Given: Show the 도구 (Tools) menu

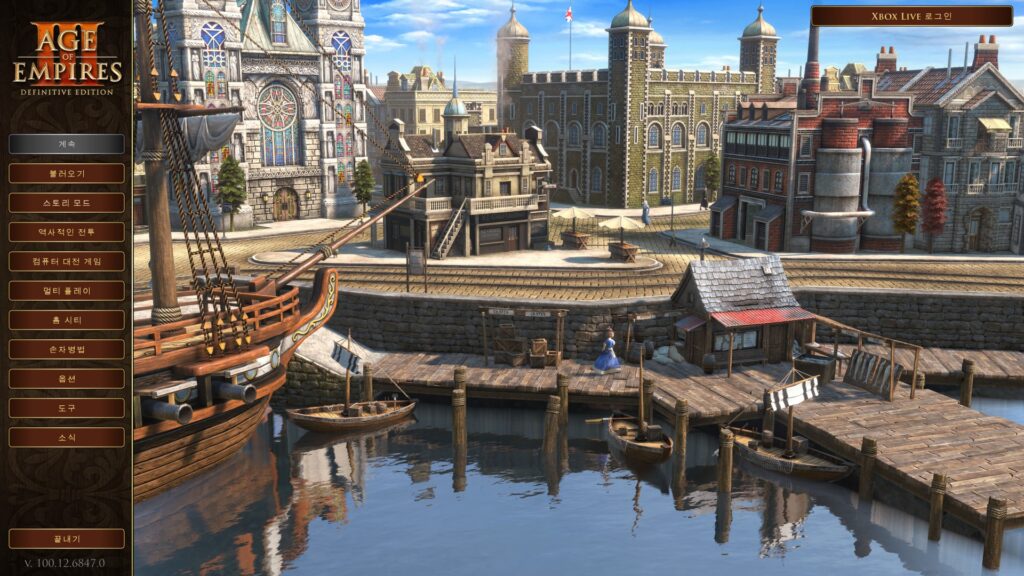Looking at the screenshot, I should pyautogui.click(x=67, y=408).
